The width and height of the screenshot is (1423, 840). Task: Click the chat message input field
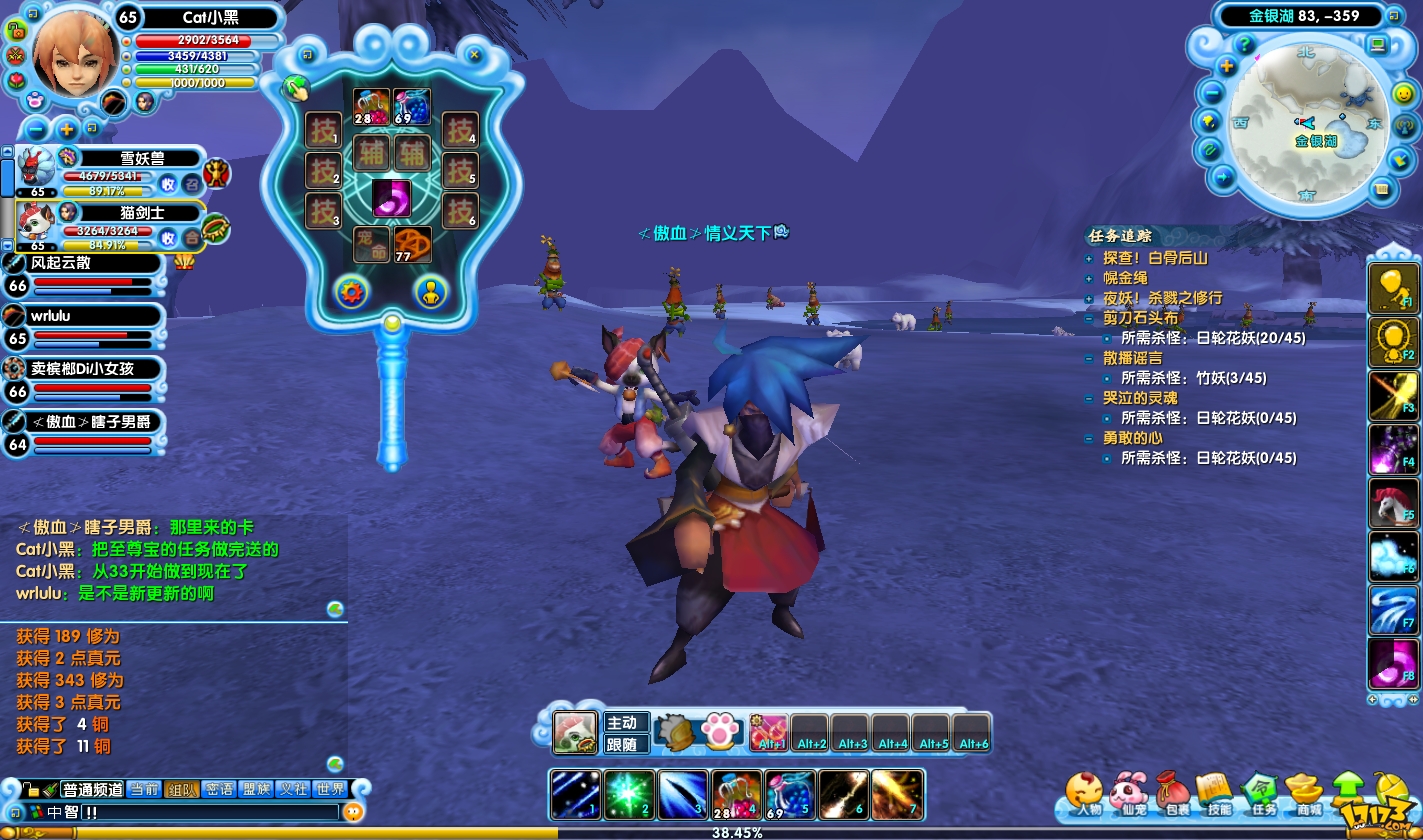click(200, 812)
